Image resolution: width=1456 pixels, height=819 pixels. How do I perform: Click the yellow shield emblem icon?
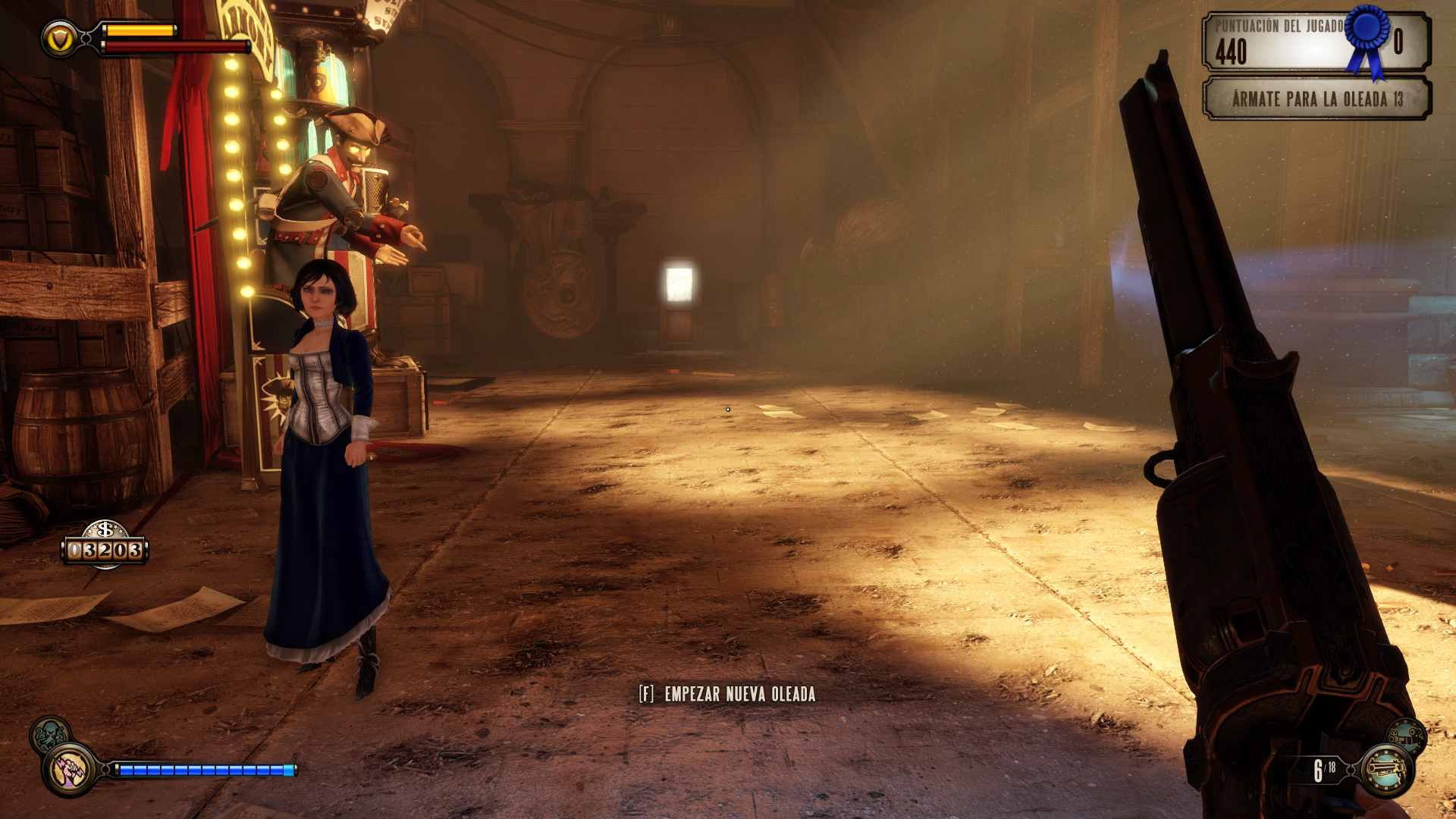[59, 39]
